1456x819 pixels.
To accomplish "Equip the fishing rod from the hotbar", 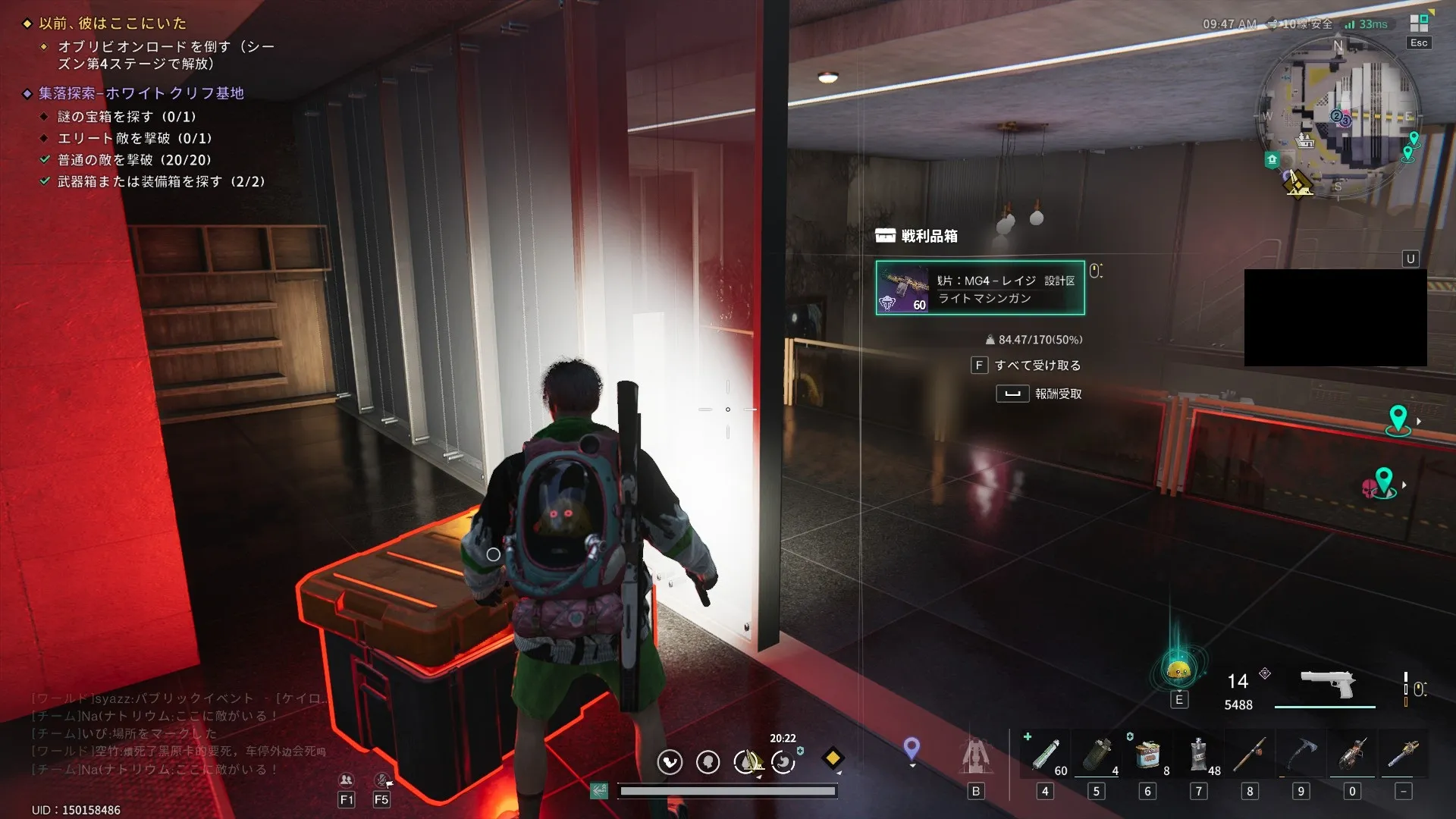I will pyautogui.click(x=1250, y=756).
